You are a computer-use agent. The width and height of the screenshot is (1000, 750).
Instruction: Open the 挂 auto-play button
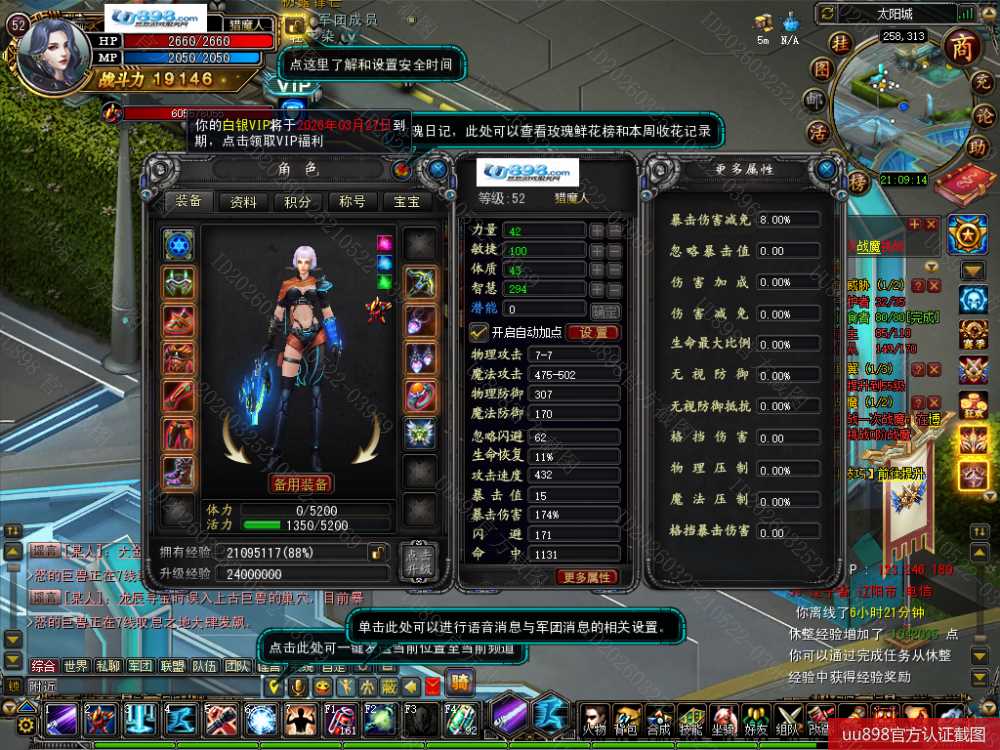tap(842, 43)
